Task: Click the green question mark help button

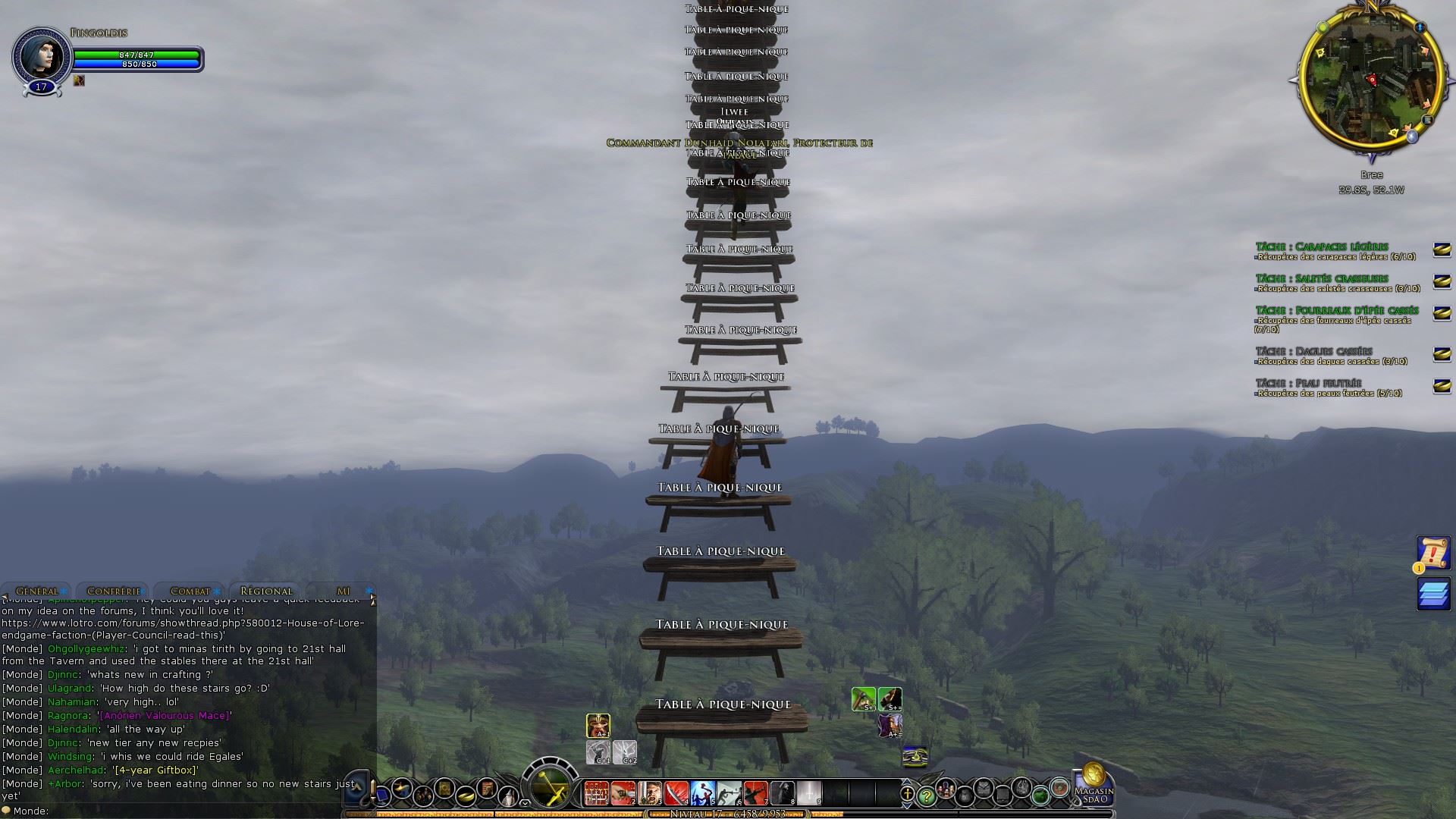Action: point(927,796)
